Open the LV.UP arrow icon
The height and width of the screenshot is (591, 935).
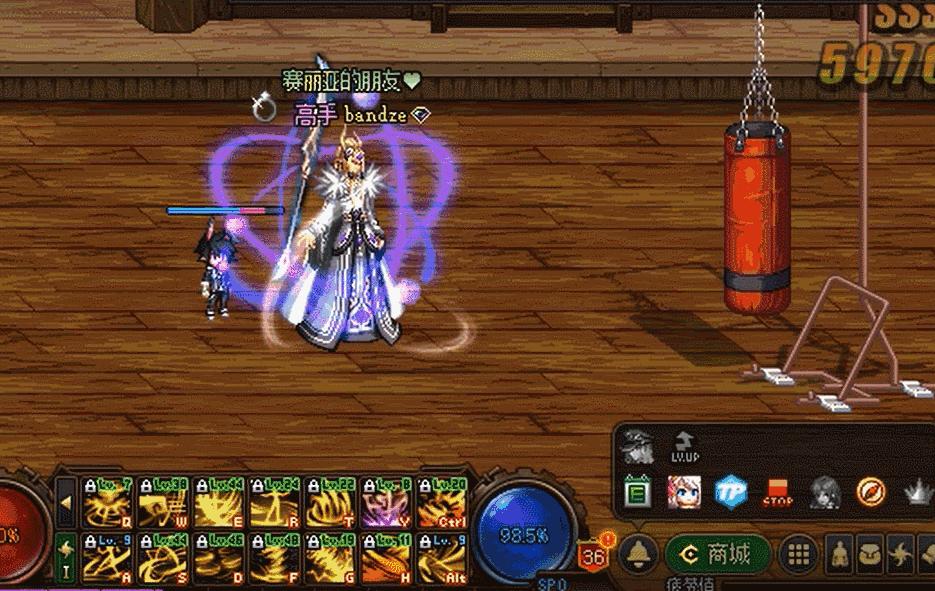pos(685,446)
